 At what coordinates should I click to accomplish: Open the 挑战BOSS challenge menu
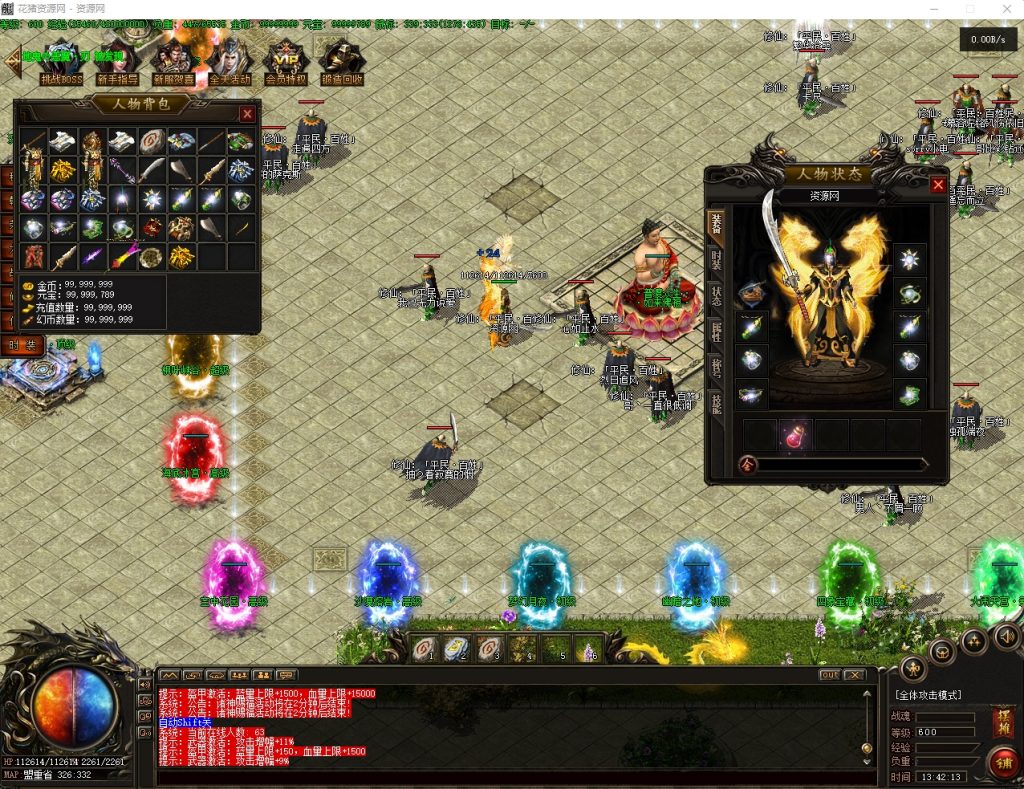point(61,64)
